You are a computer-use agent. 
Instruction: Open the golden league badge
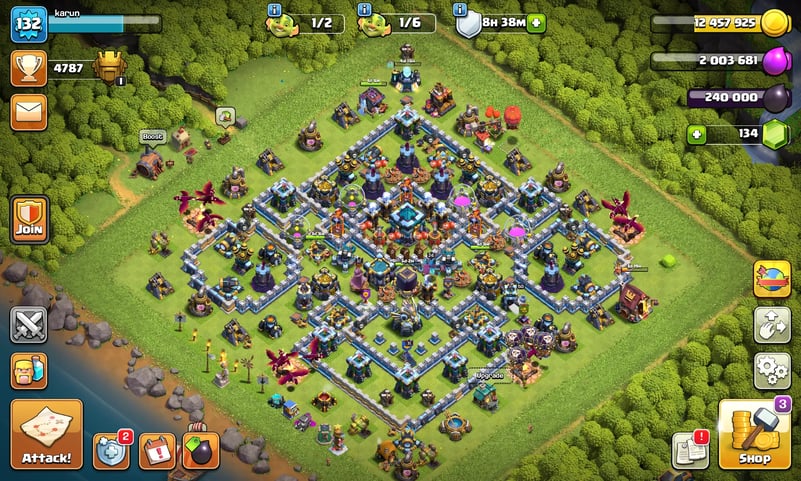pyautogui.click(x=110, y=67)
